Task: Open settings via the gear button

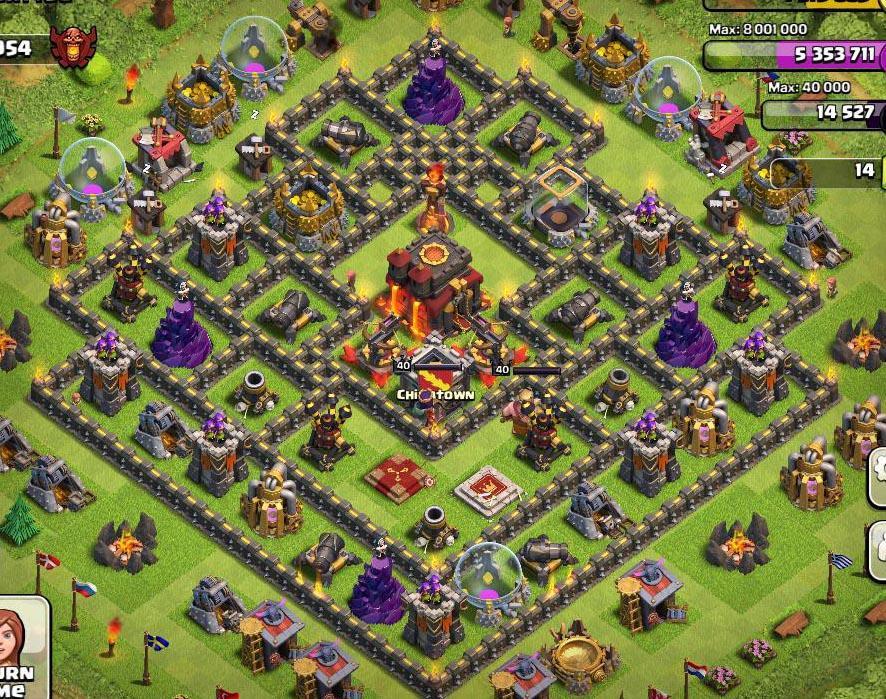Action: [x=878, y=468]
